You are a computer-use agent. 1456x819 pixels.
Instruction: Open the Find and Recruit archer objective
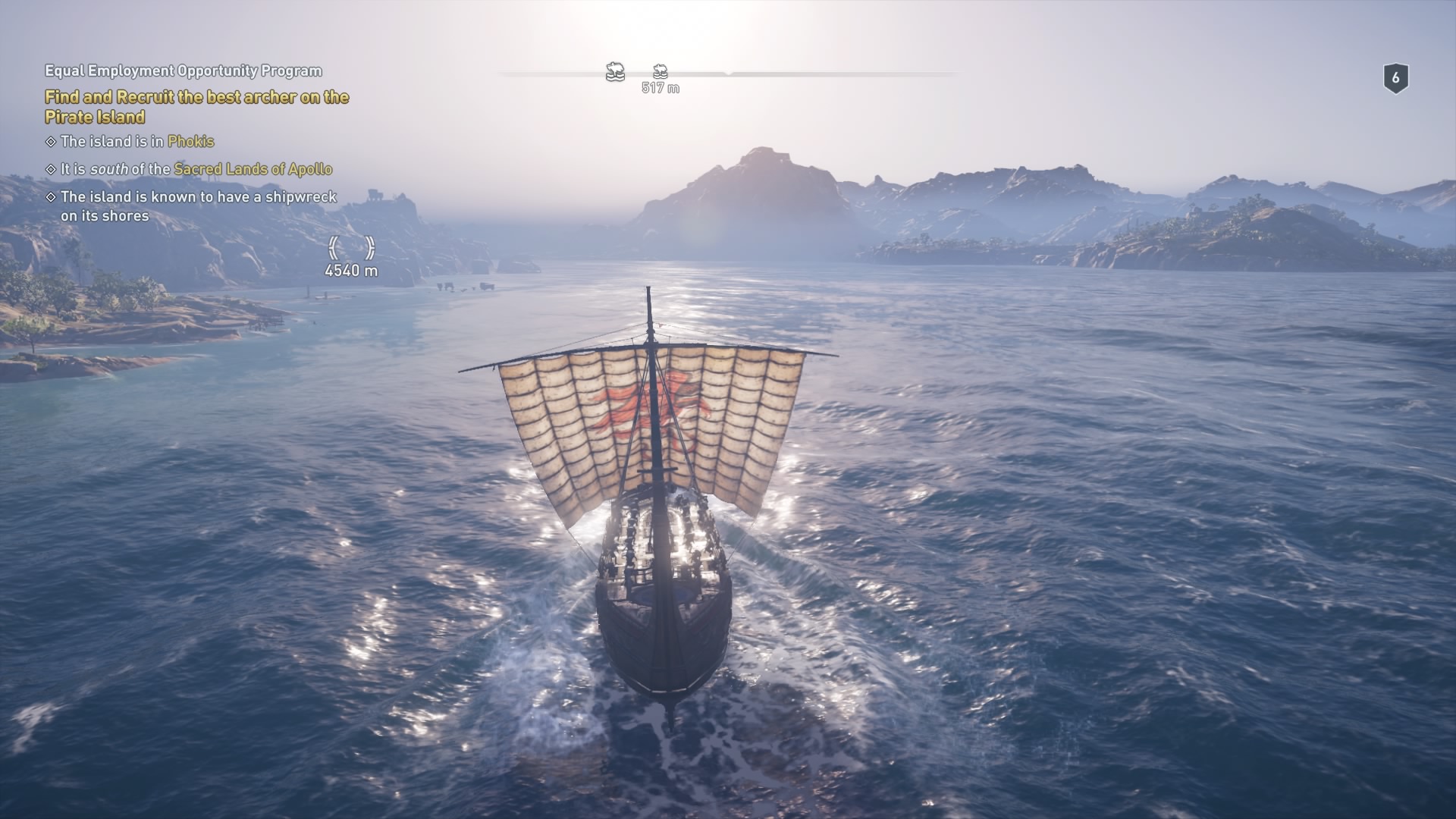(196, 107)
